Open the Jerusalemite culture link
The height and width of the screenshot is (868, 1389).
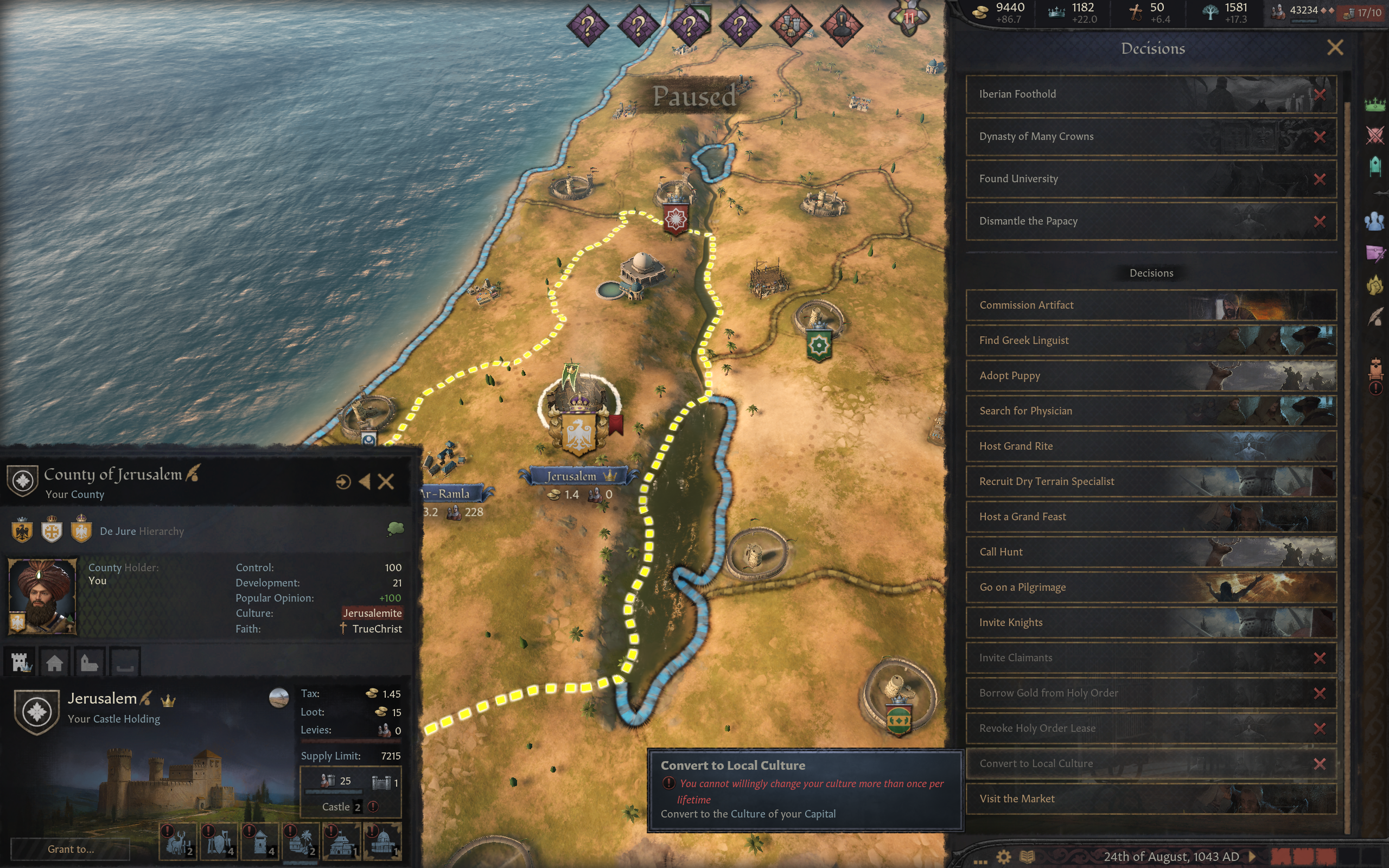click(372, 613)
